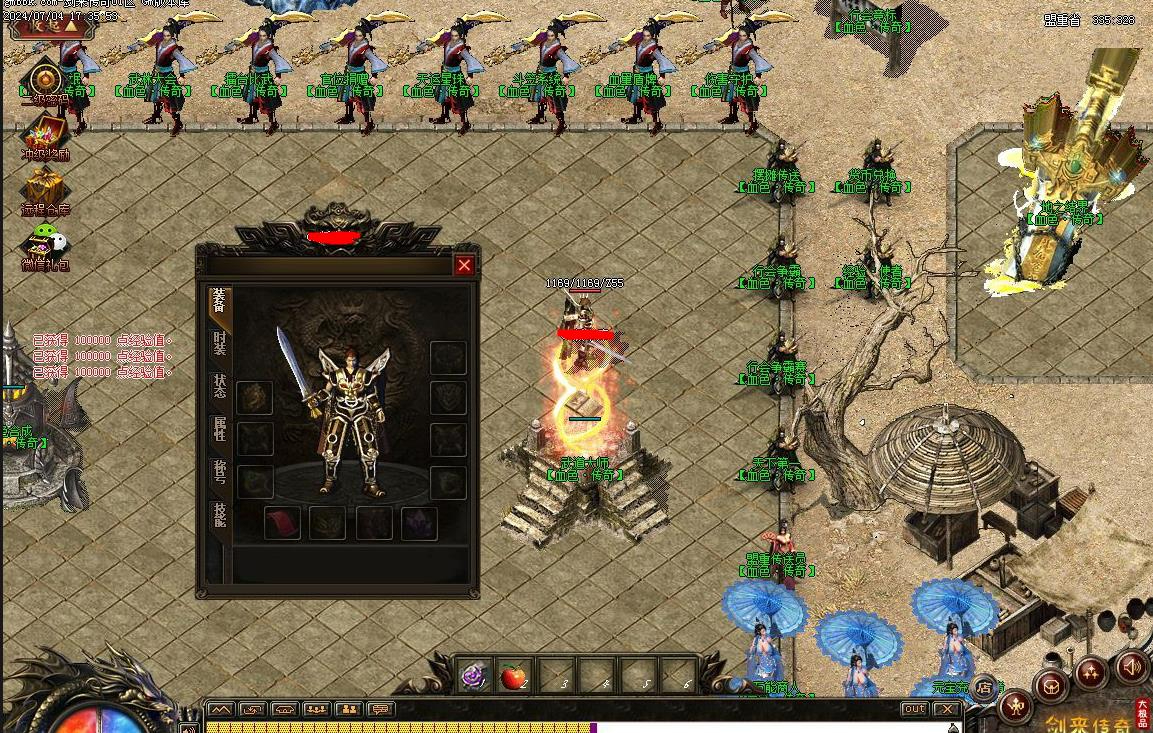Show the 属性 (attributes) tab
Viewport: 1153px width, 733px height.
[219, 430]
